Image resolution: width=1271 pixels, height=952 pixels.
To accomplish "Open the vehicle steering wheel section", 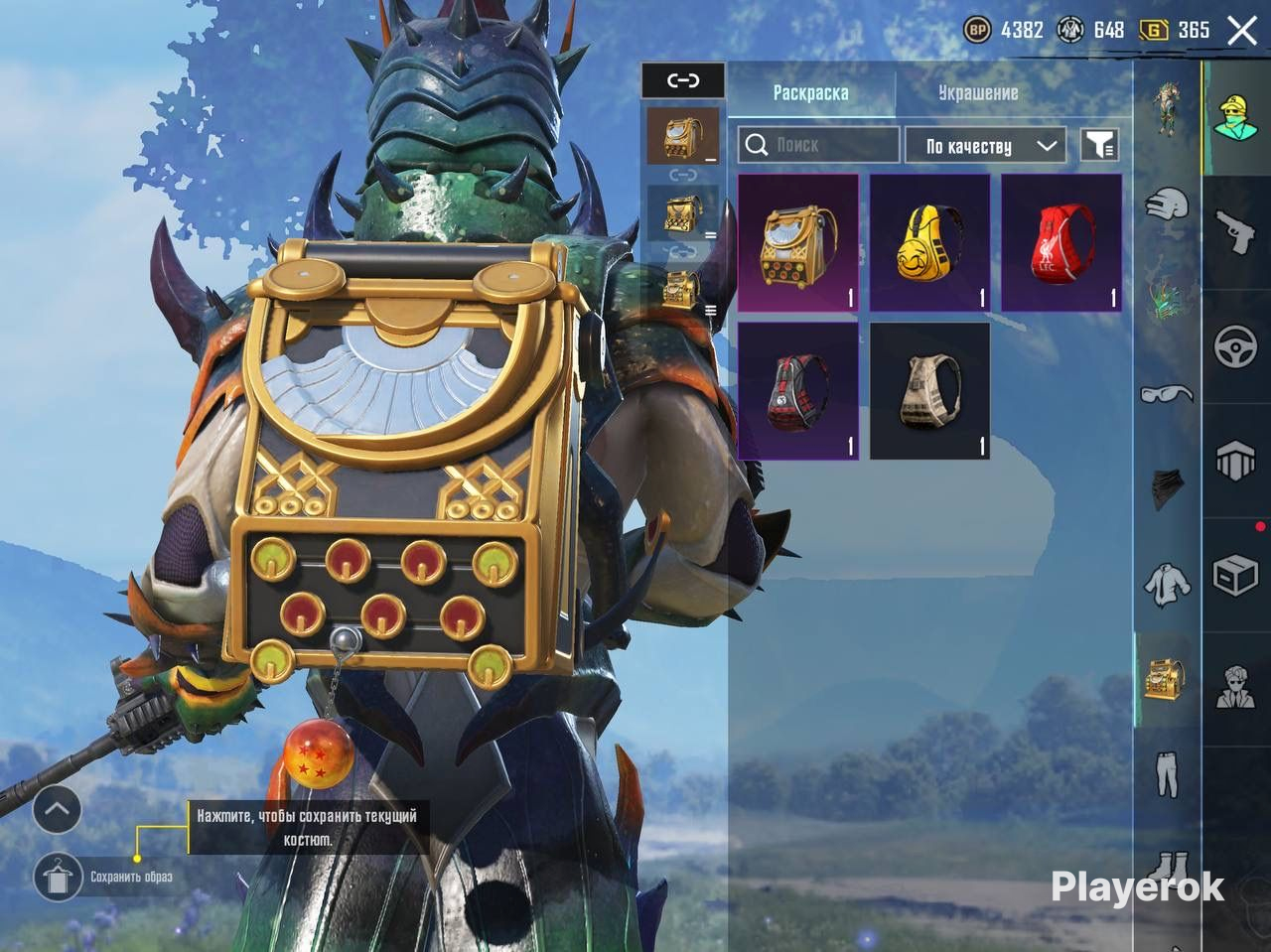I will pyautogui.click(x=1236, y=346).
